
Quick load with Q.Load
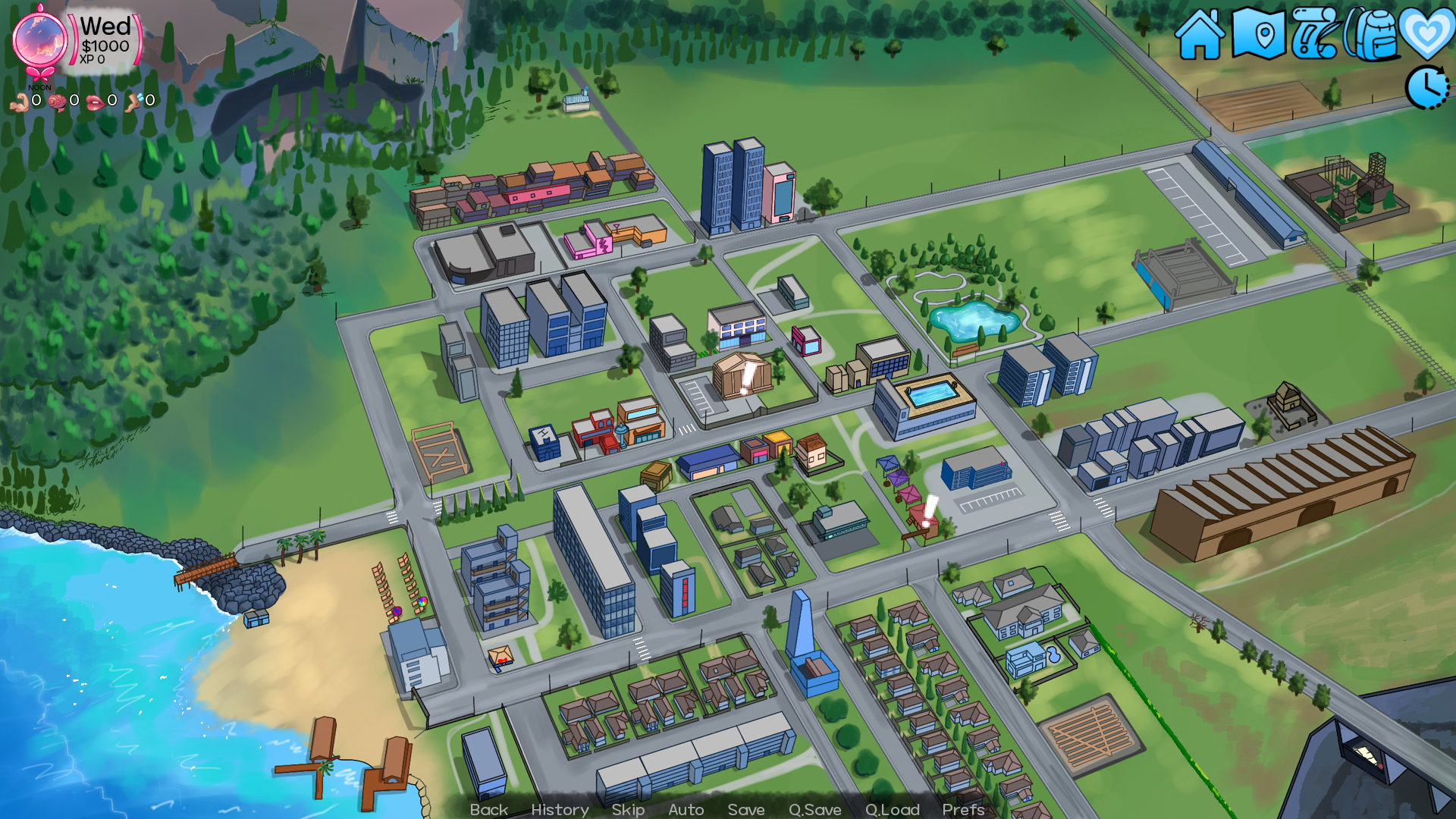[892, 809]
